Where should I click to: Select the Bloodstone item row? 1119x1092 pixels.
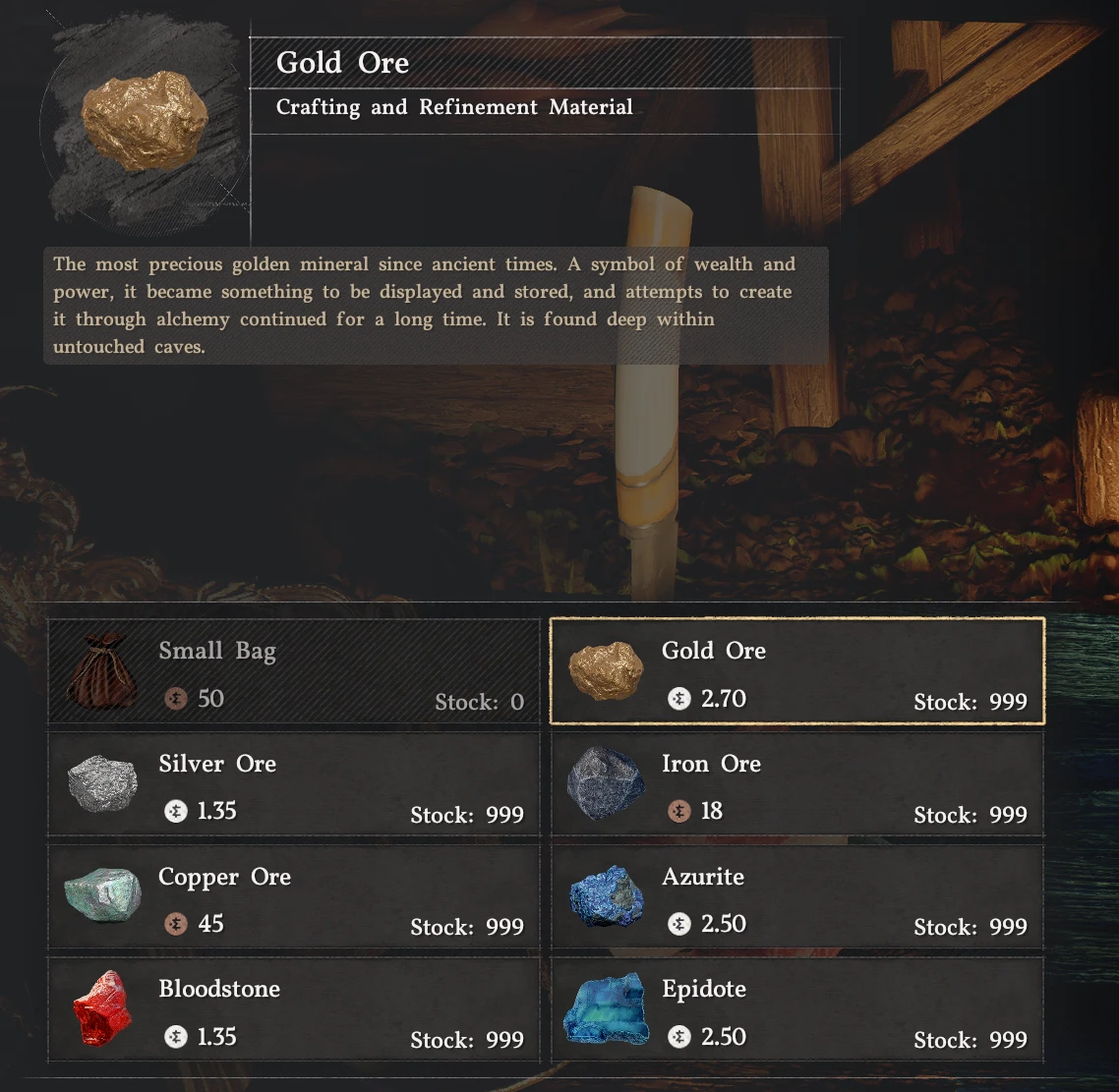pos(294,1010)
